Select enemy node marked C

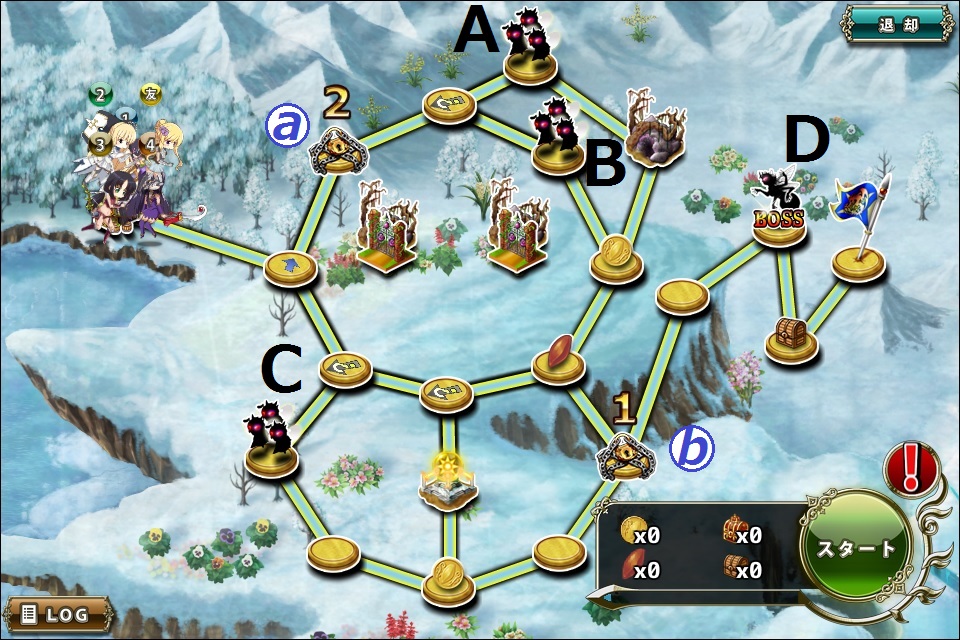pyautogui.click(x=272, y=447)
